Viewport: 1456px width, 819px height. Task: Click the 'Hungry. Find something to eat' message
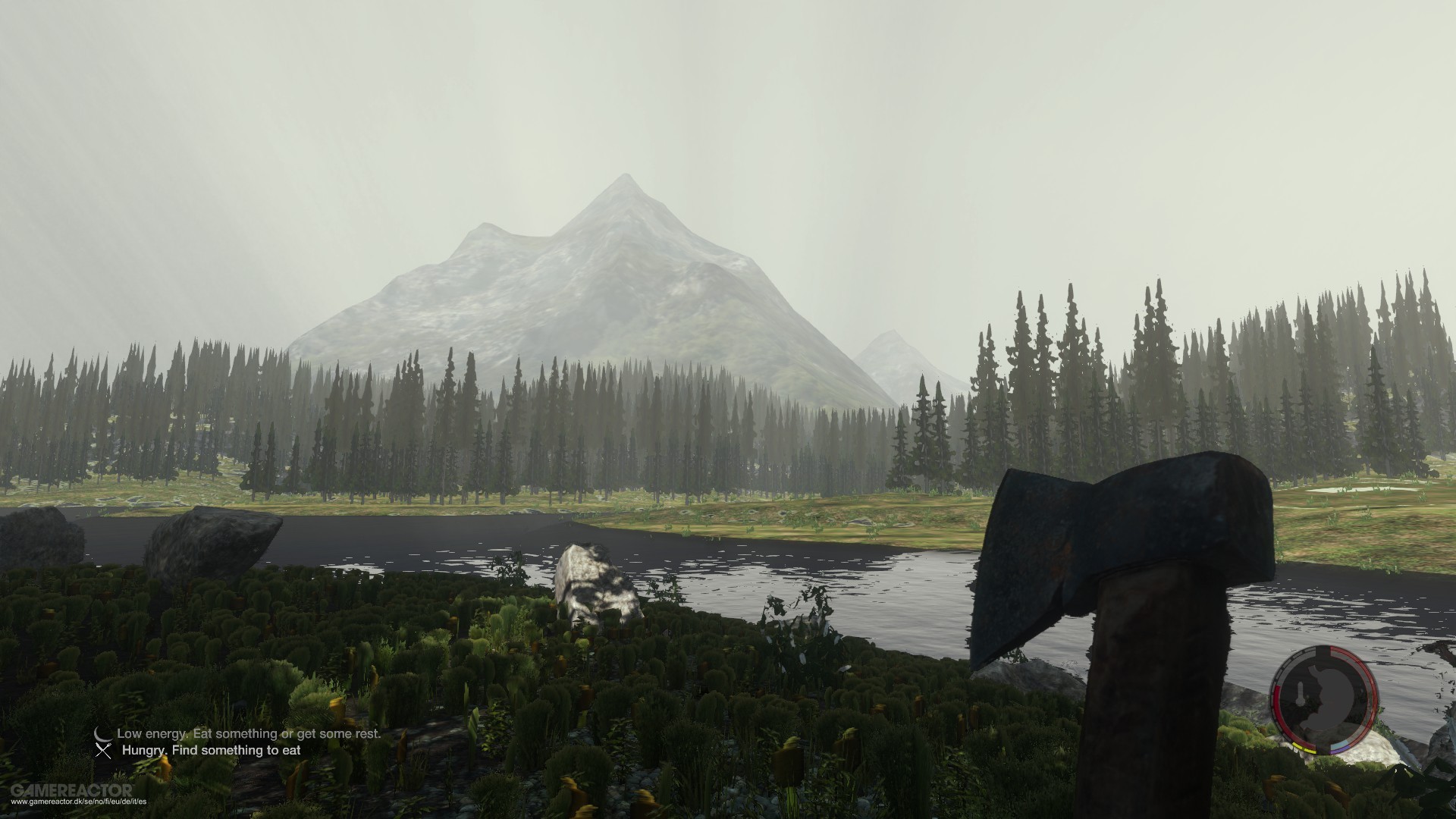point(212,751)
